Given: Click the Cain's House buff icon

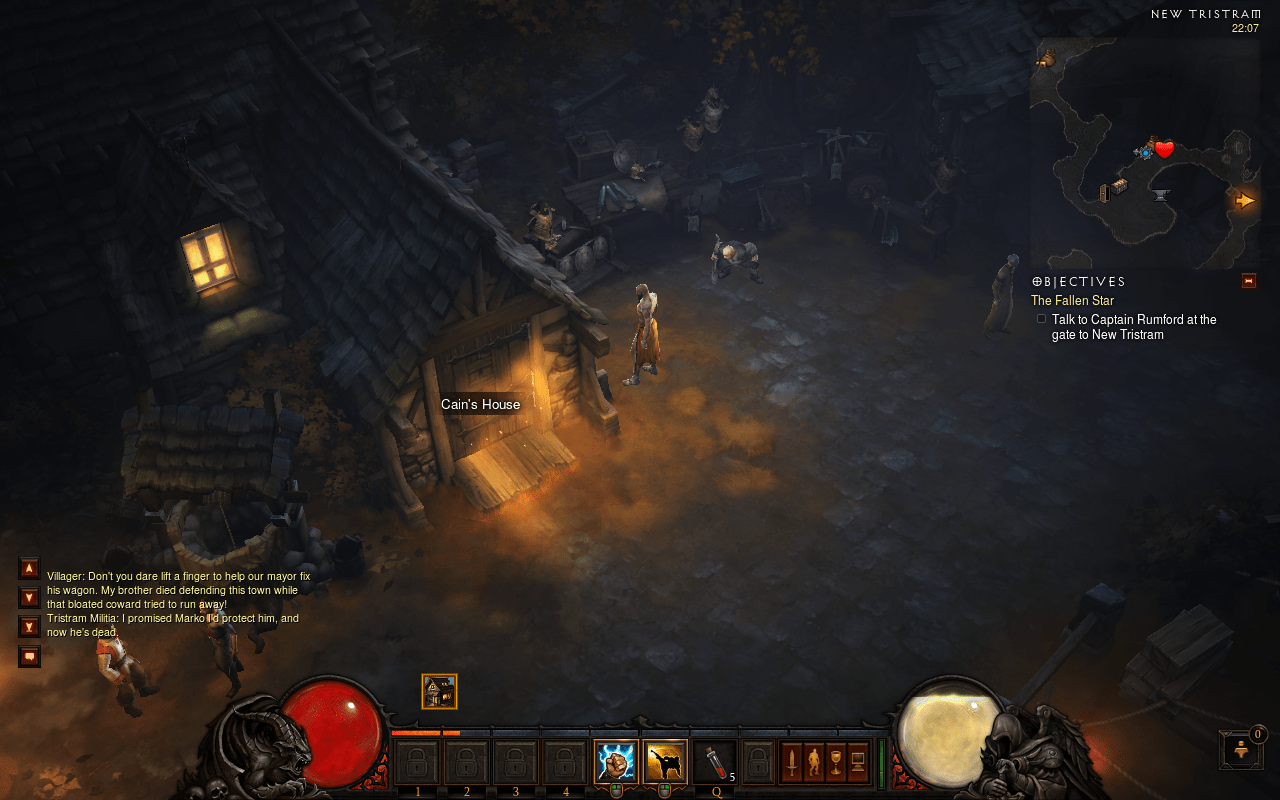Looking at the screenshot, I should point(439,691).
